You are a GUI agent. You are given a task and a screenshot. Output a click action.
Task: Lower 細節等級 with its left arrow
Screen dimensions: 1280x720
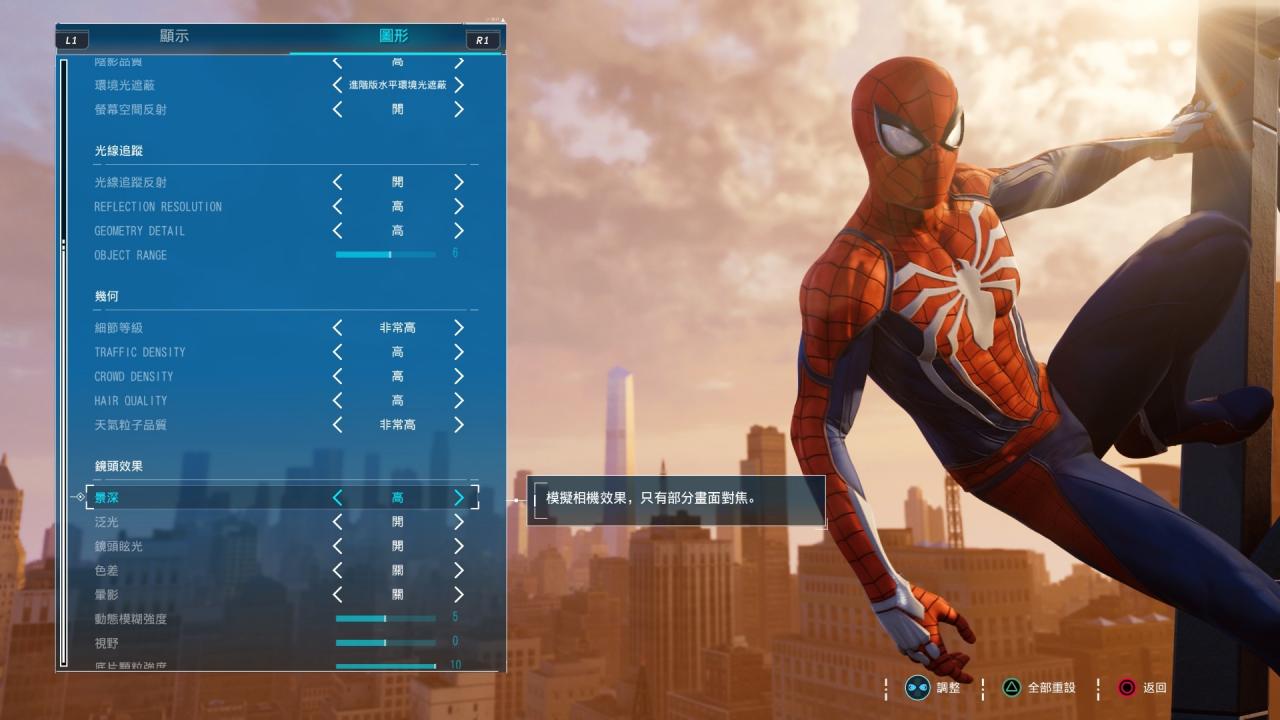338,328
